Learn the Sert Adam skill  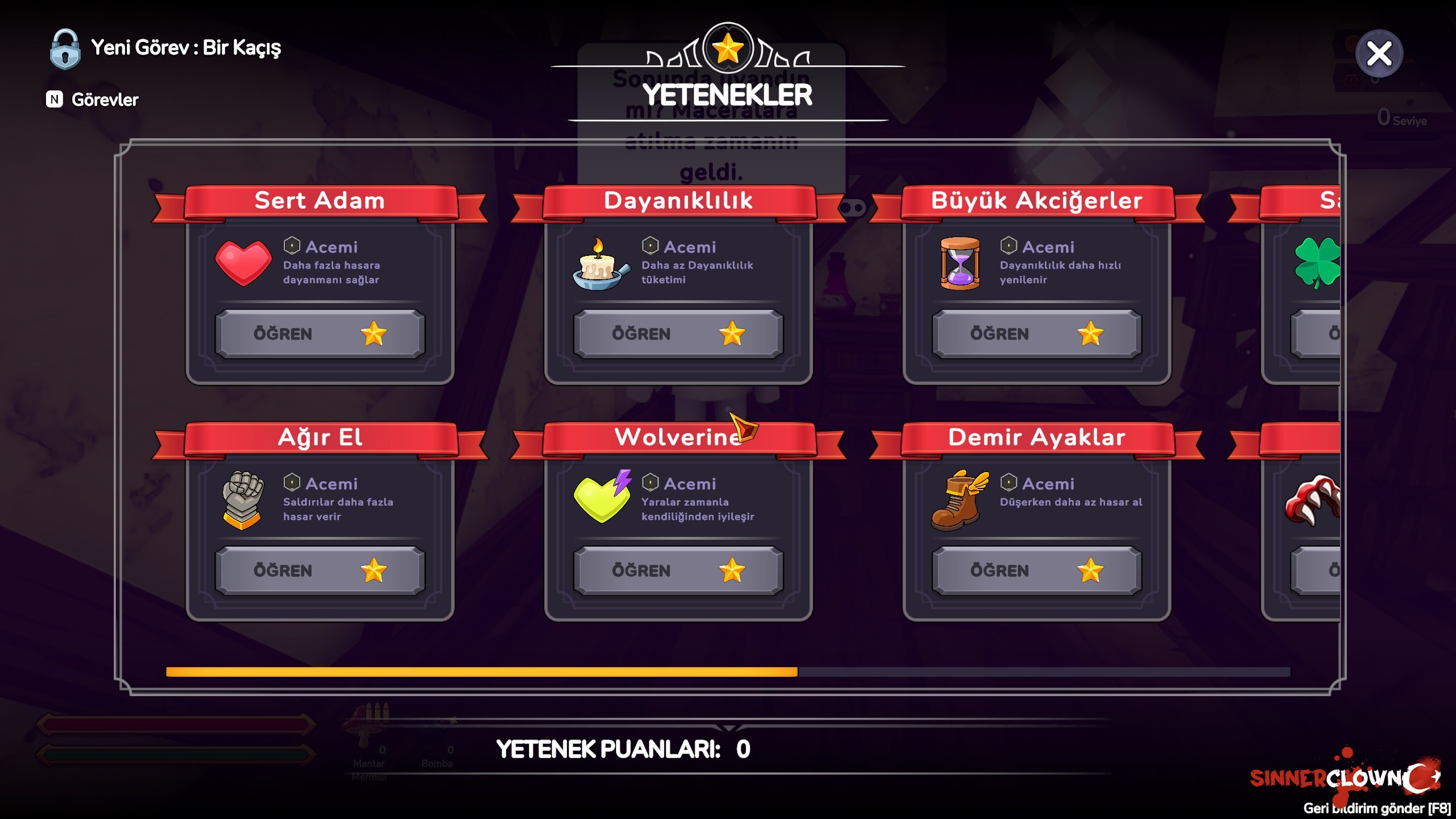320,334
